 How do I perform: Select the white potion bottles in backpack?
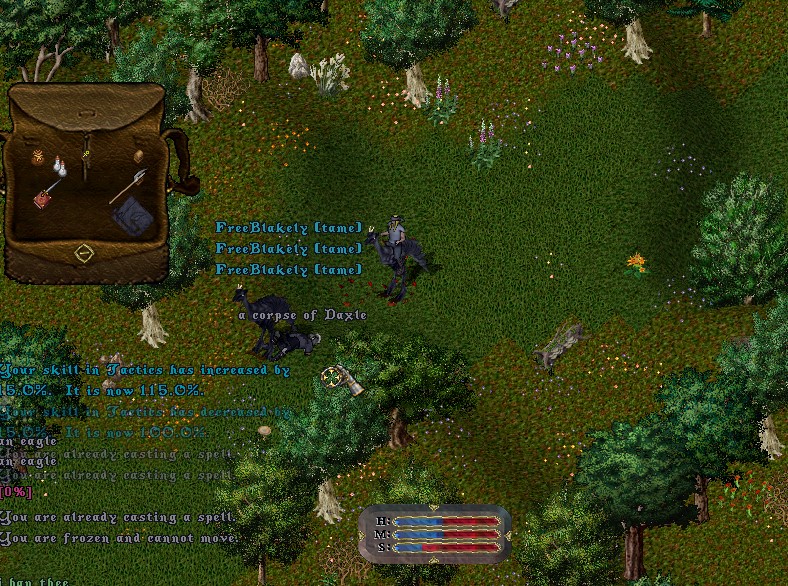point(59,167)
